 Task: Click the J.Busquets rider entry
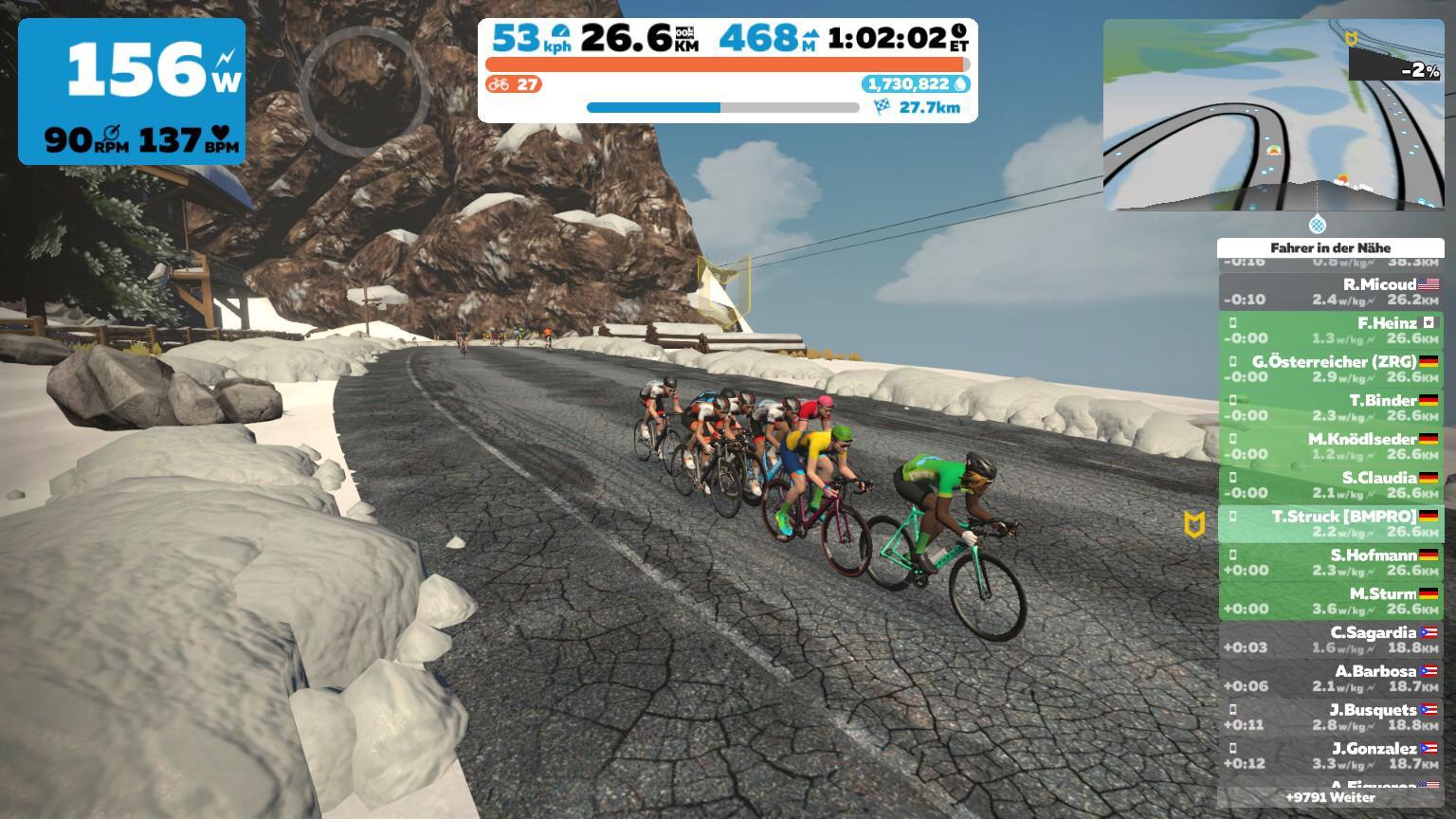1330,718
